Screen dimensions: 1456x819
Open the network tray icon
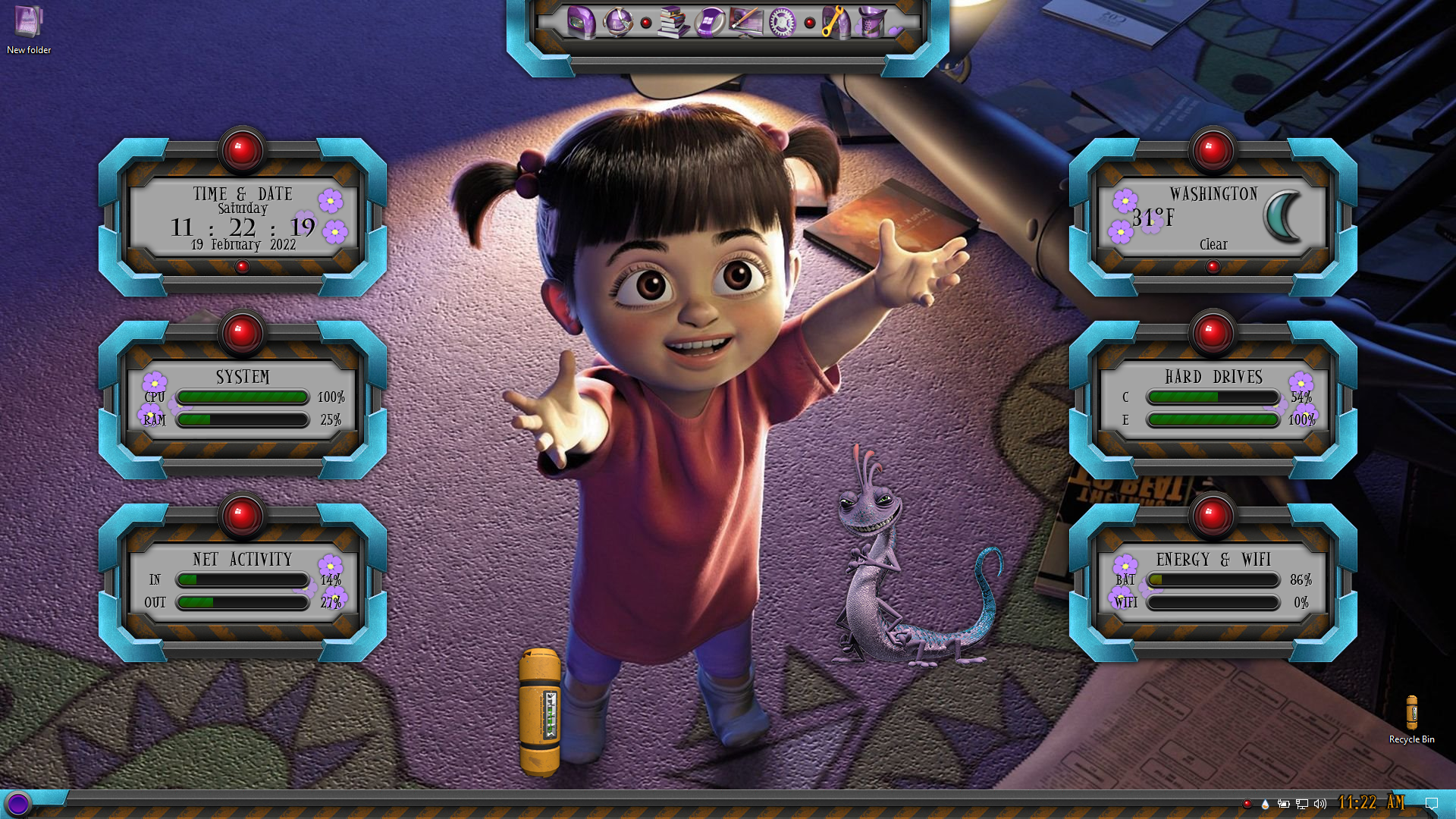1302,804
